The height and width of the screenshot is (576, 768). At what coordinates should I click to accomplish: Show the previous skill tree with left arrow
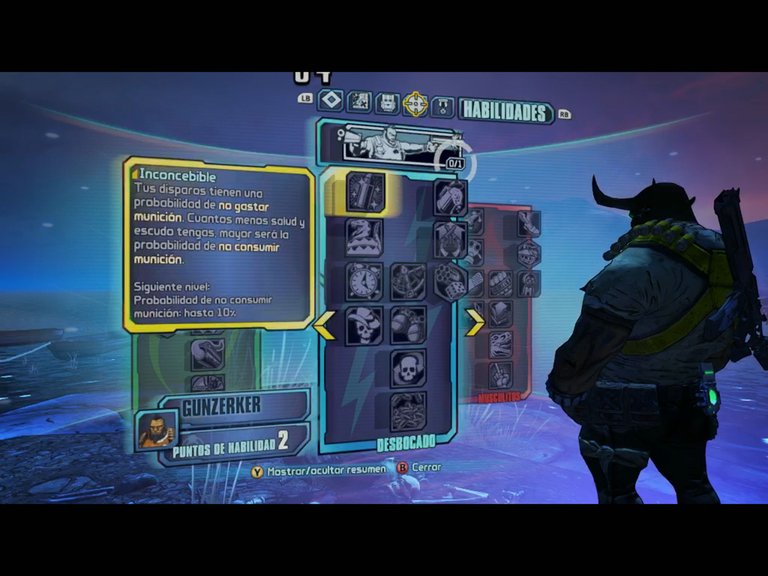(324, 325)
